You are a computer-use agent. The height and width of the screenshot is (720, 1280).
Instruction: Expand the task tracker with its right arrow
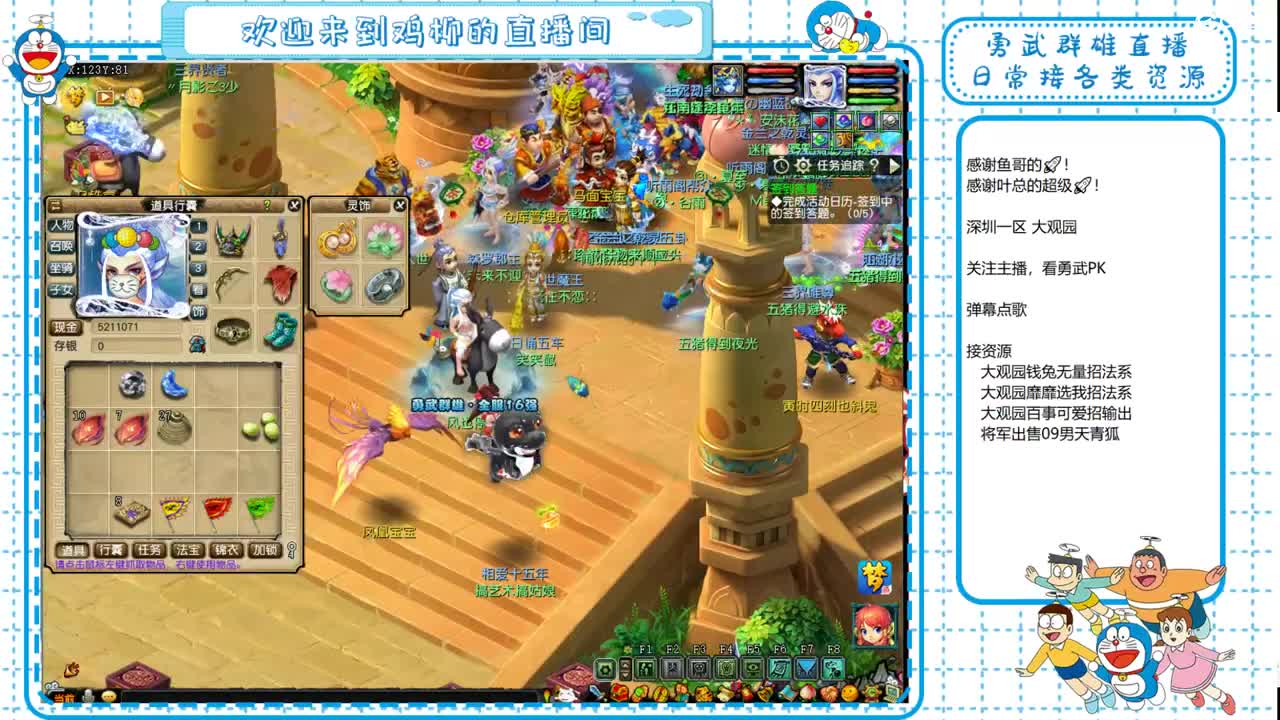click(x=894, y=166)
